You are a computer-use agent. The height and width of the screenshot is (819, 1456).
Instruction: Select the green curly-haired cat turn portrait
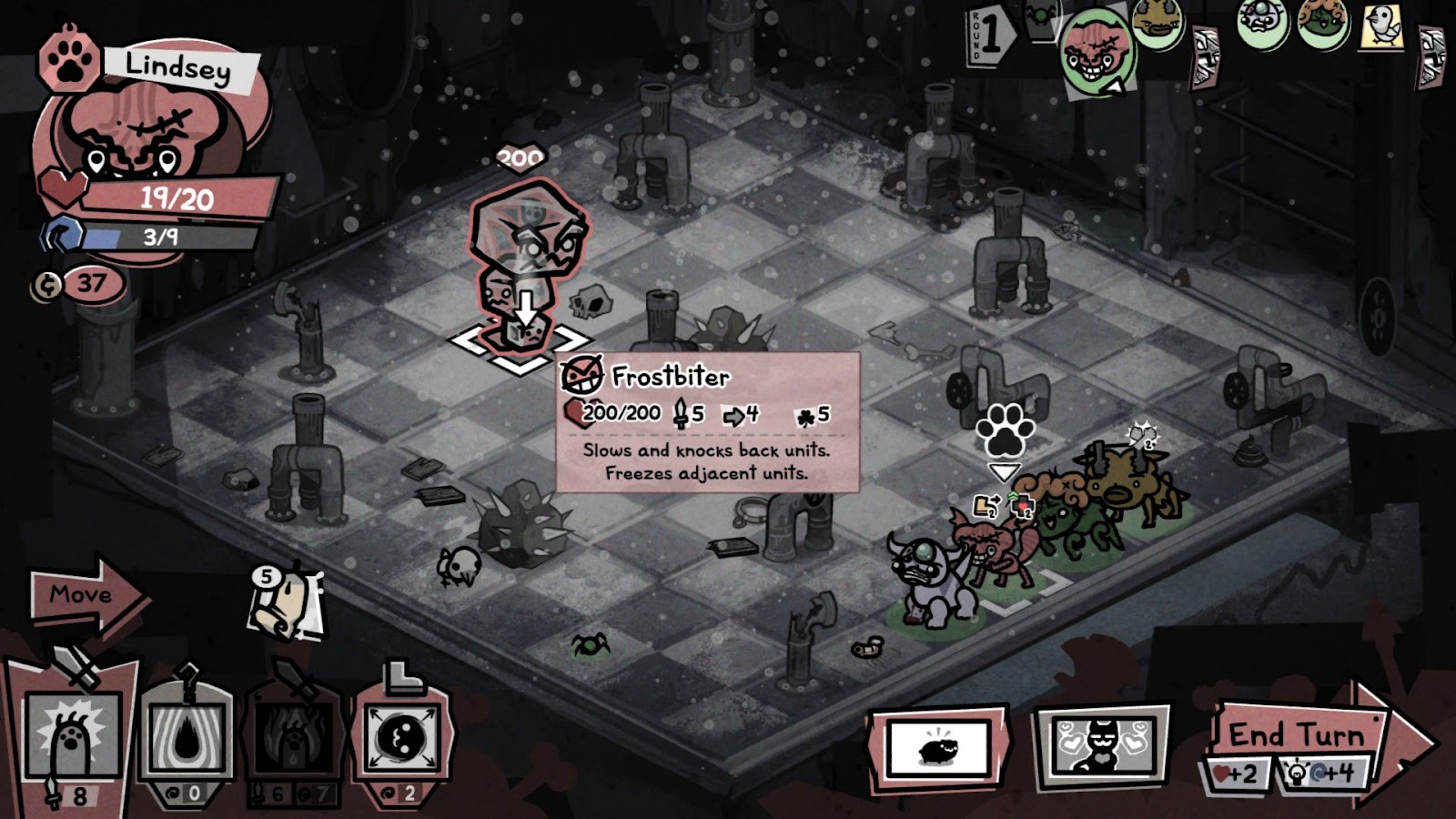(1322, 23)
